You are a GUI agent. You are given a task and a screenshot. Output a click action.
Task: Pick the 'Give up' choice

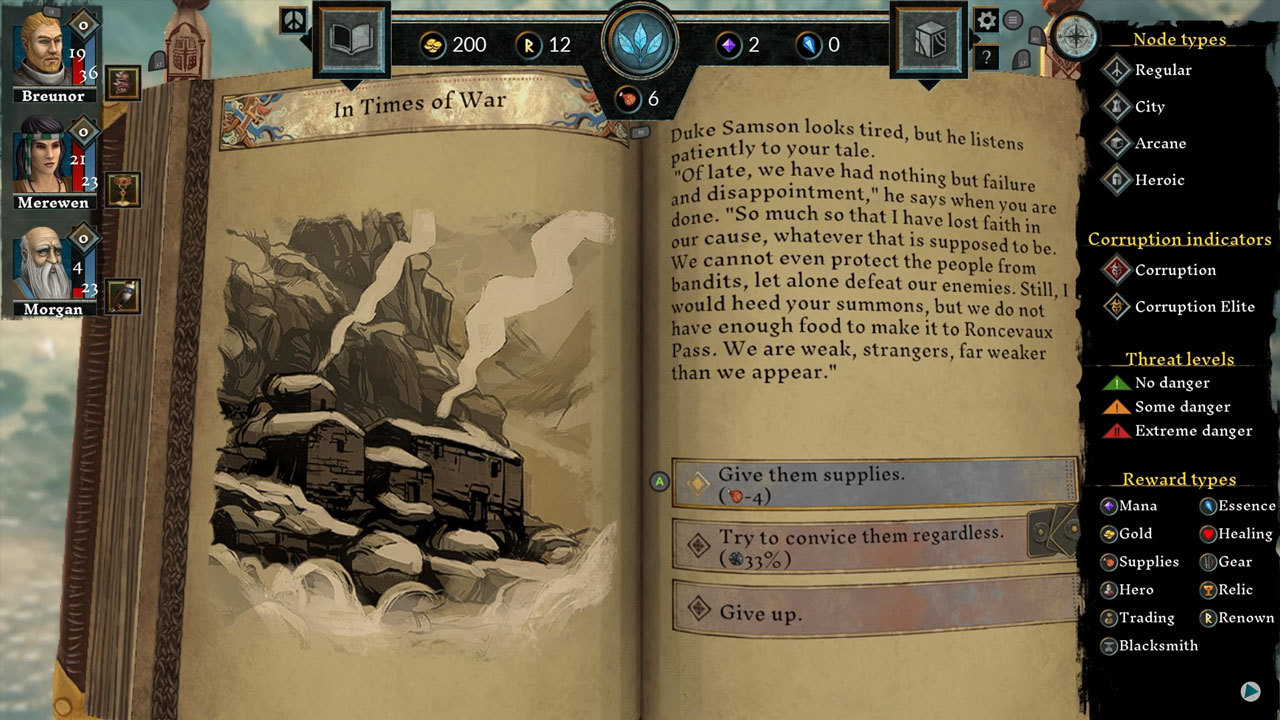[x=875, y=611]
